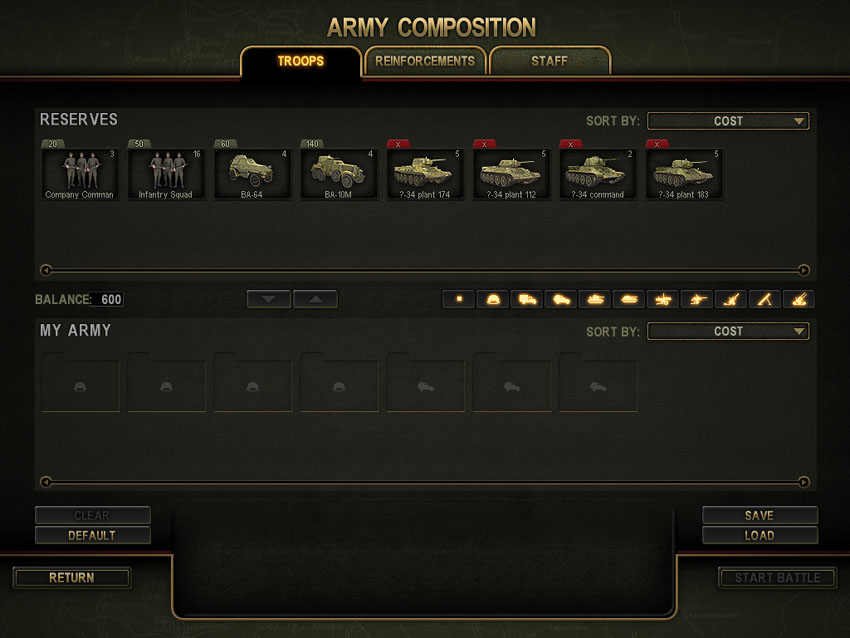Select the T-34 plant 174 tank
850x638 pixels.
pyautogui.click(x=425, y=173)
